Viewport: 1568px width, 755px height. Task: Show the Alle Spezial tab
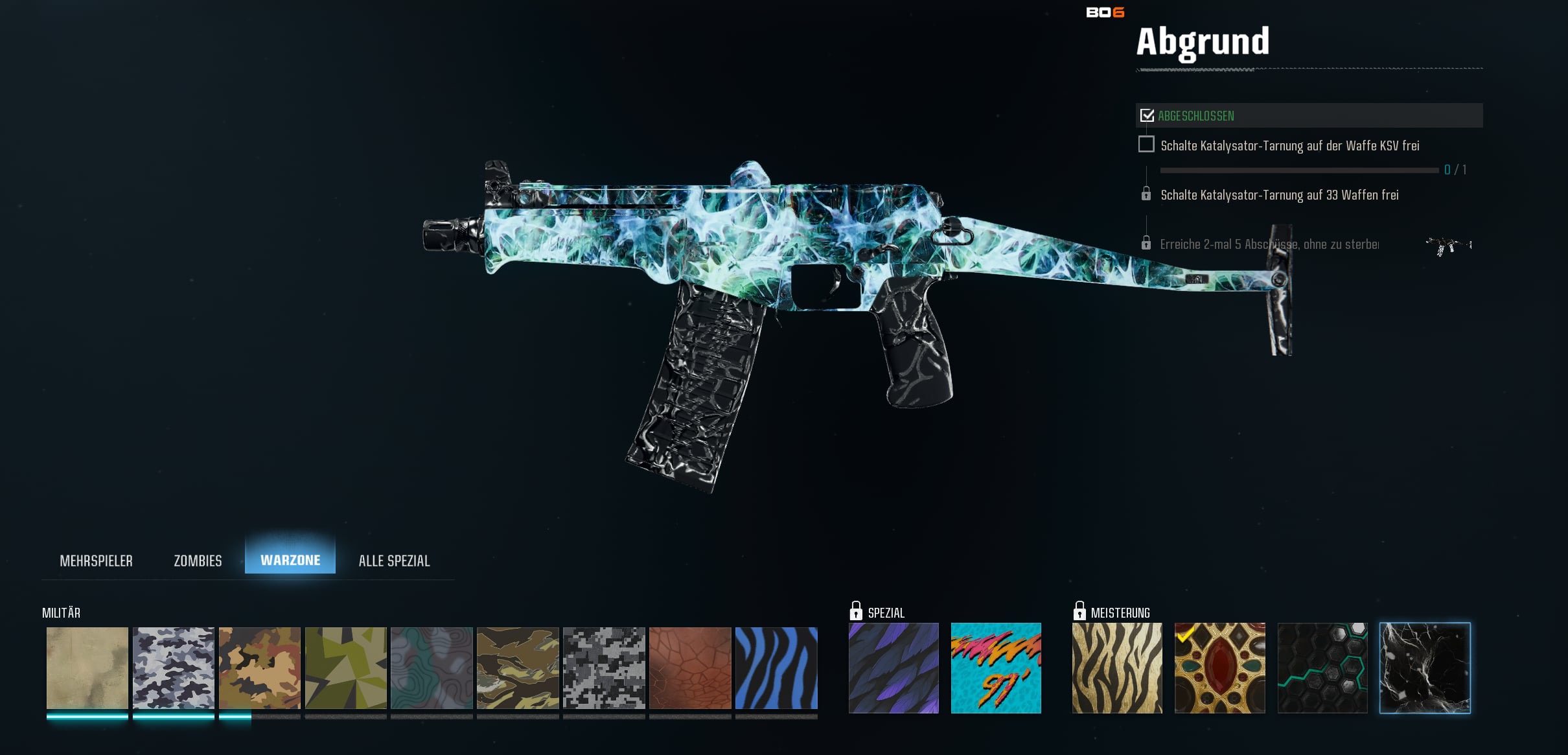(x=394, y=561)
